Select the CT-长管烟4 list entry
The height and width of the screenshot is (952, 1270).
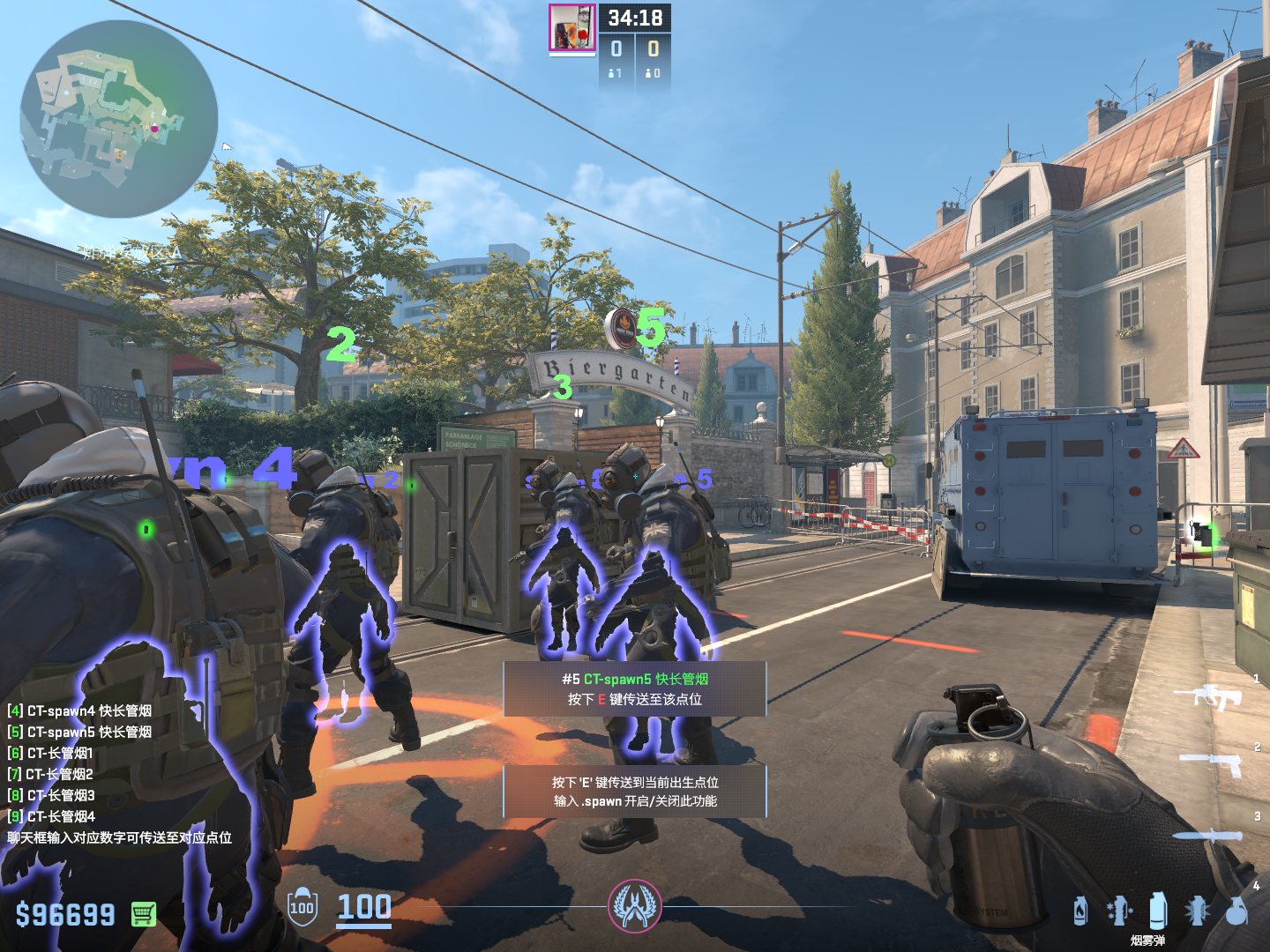[51, 816]
